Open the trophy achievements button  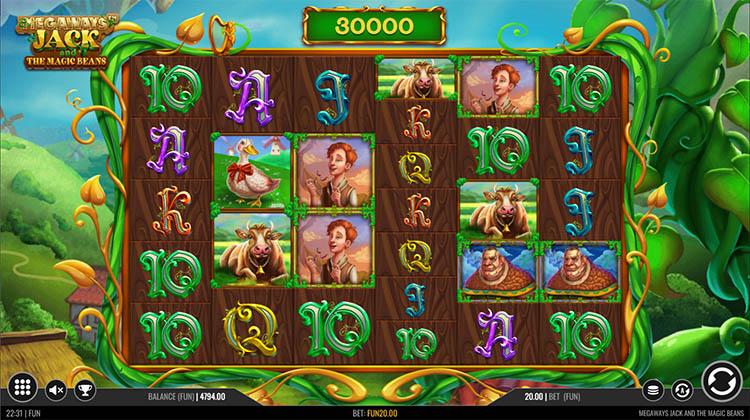coord(84,390)
